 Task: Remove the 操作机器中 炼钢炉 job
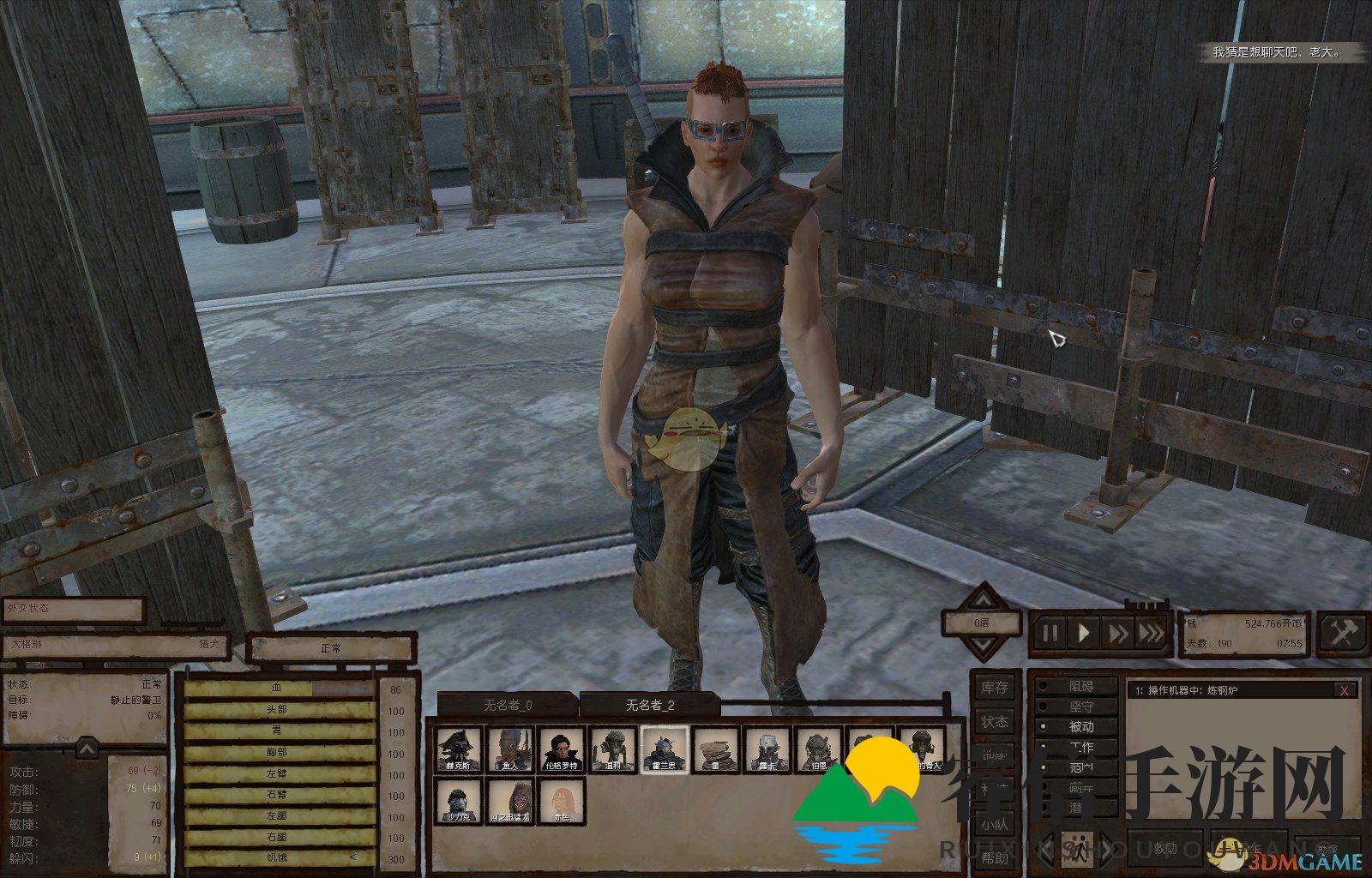pyautogui.click(x=1345, y=690)
